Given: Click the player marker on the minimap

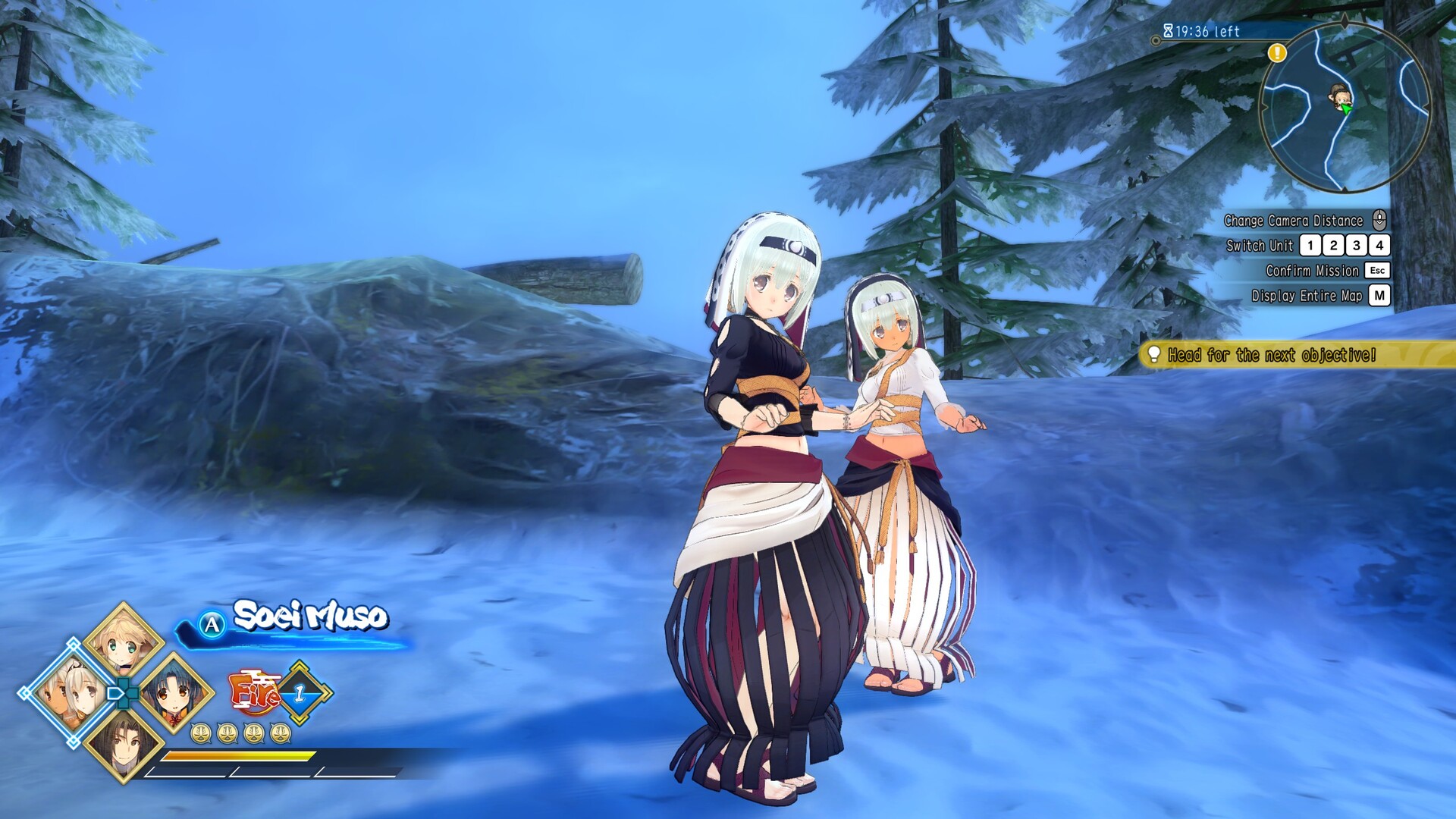Looking at the screenshot, I should coord(1339,97).
